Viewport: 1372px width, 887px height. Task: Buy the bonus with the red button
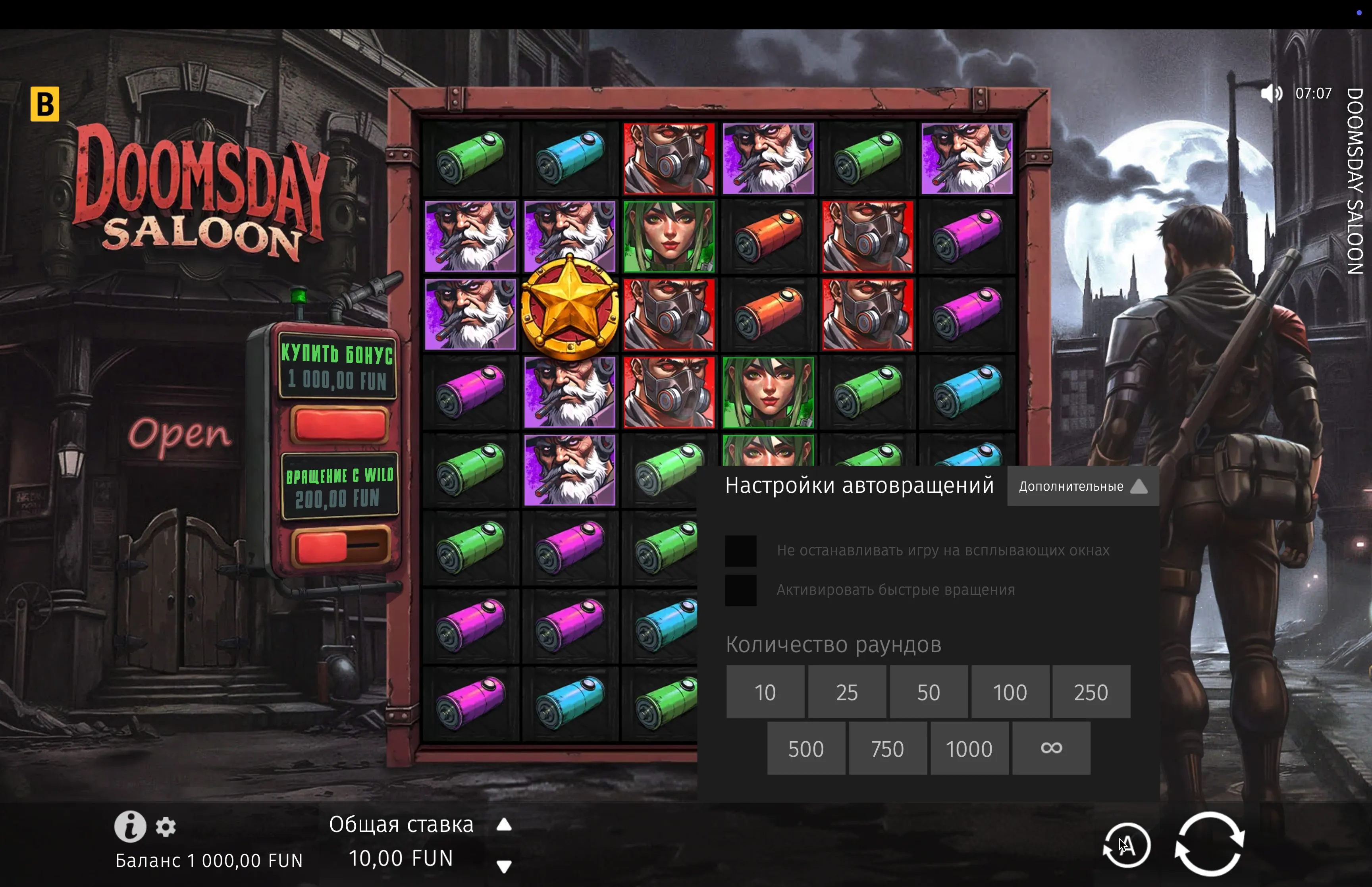point(340,425)
